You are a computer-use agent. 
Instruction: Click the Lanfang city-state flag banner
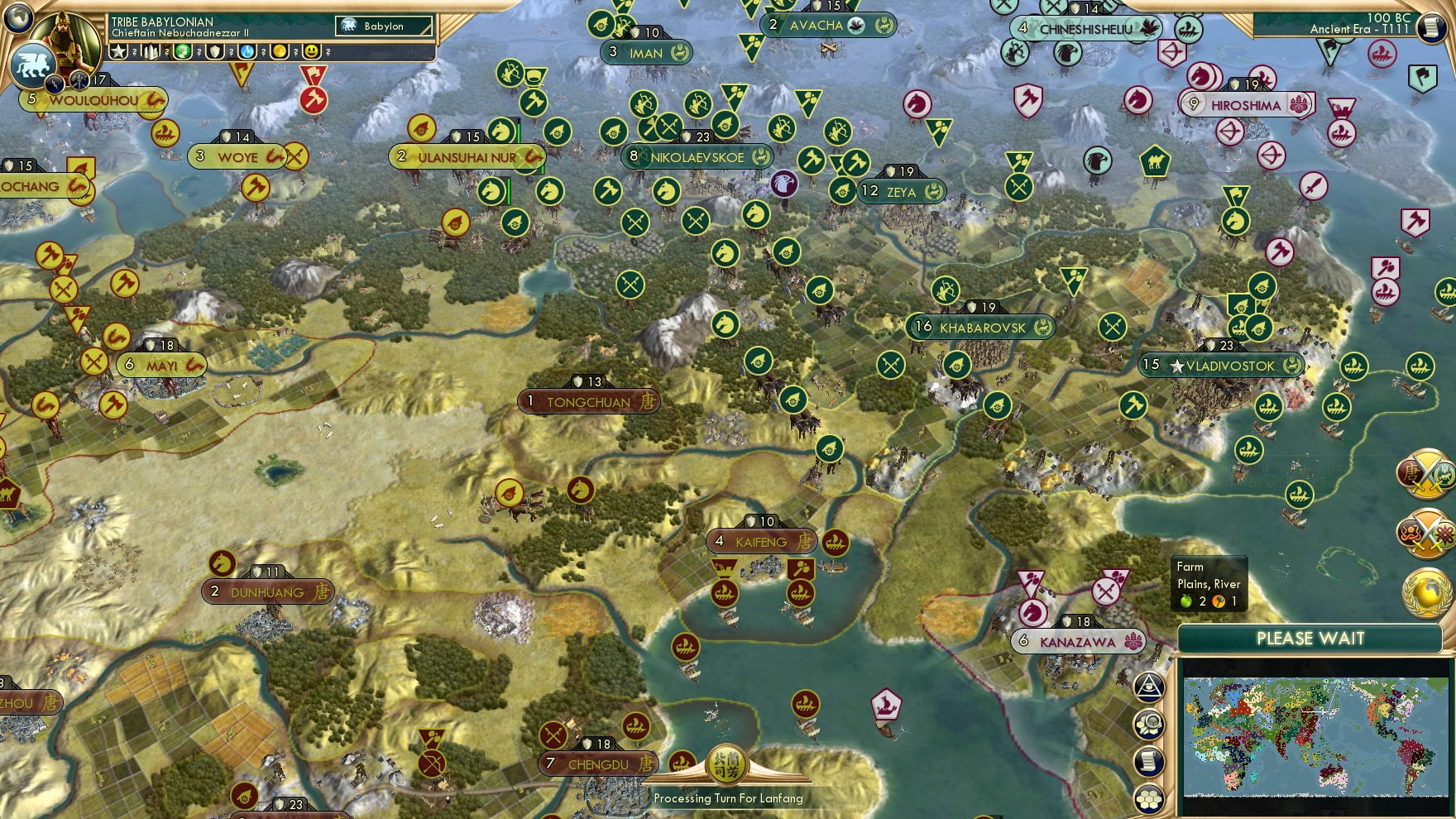click(727, 765)
